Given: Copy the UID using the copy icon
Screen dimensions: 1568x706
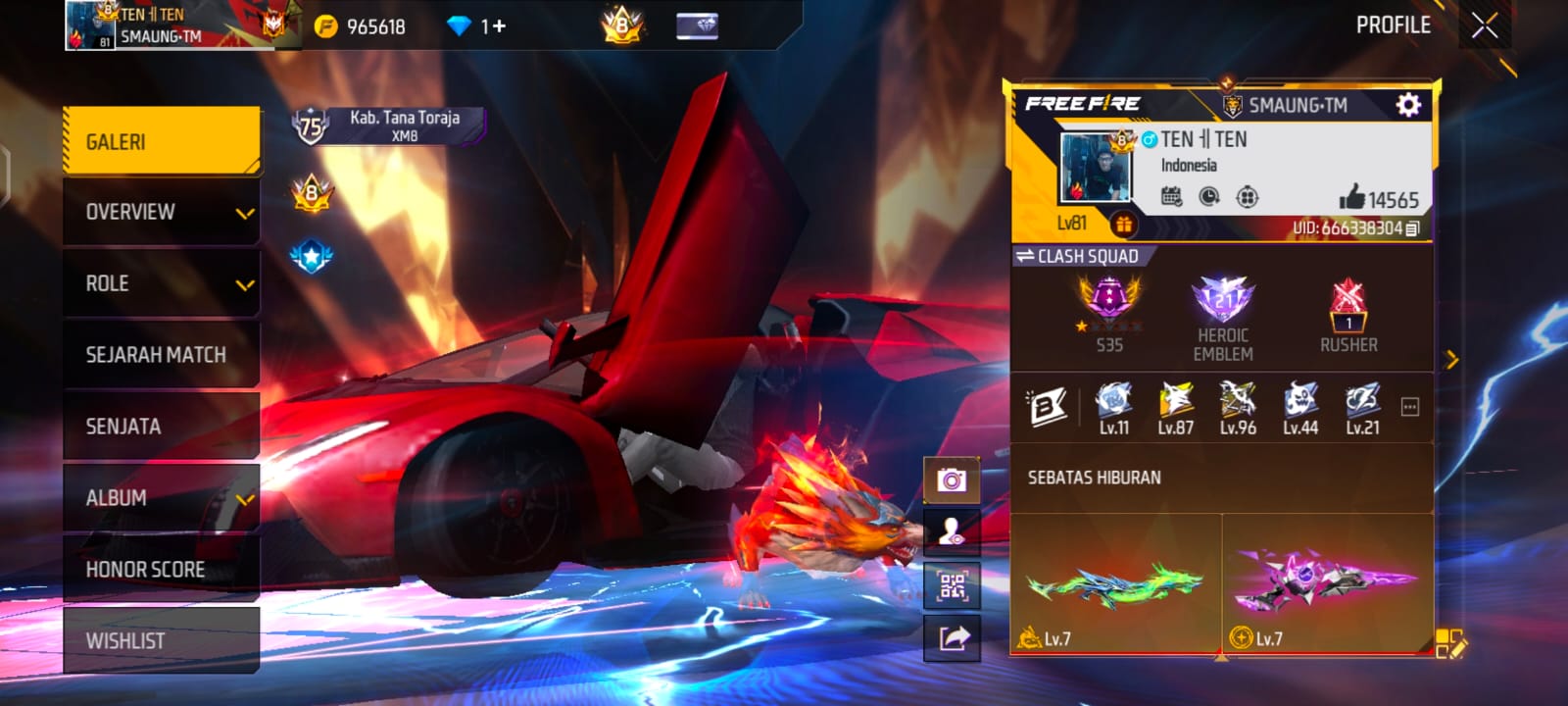Looking at the screenshot, I should 1412,228.
